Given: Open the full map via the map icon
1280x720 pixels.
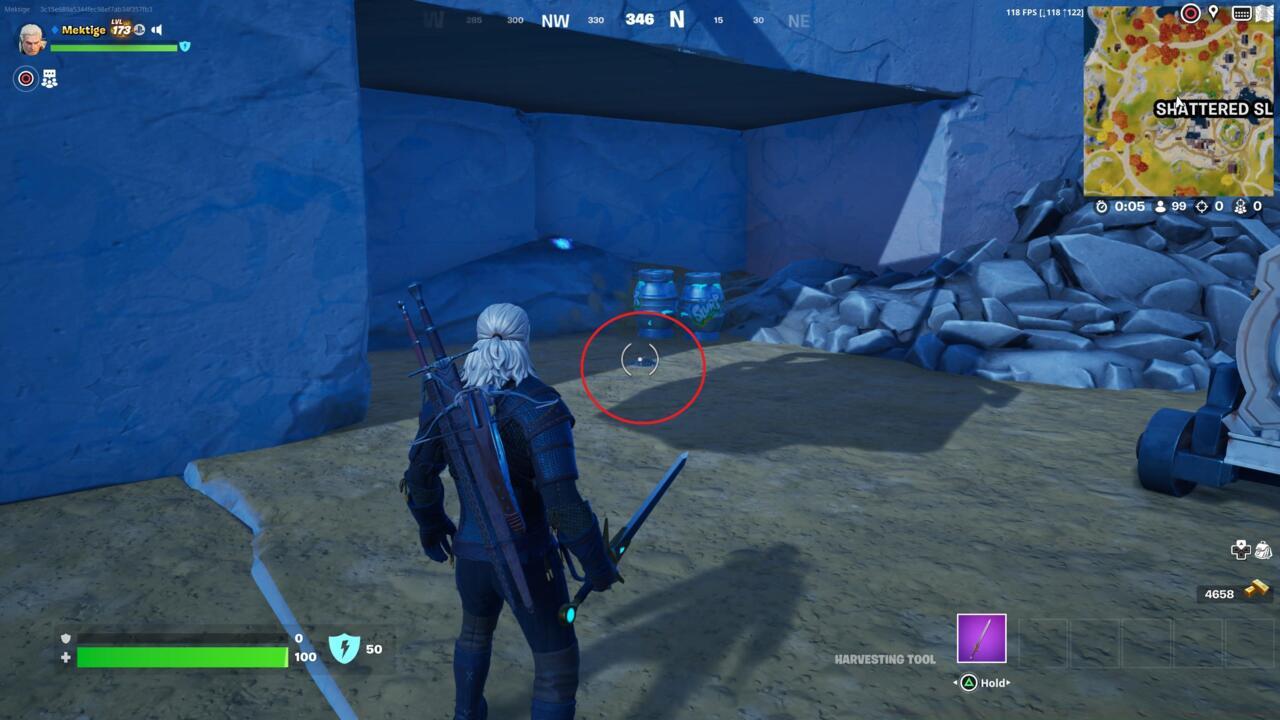Looking at the screenshot, I should point(1263,13).
